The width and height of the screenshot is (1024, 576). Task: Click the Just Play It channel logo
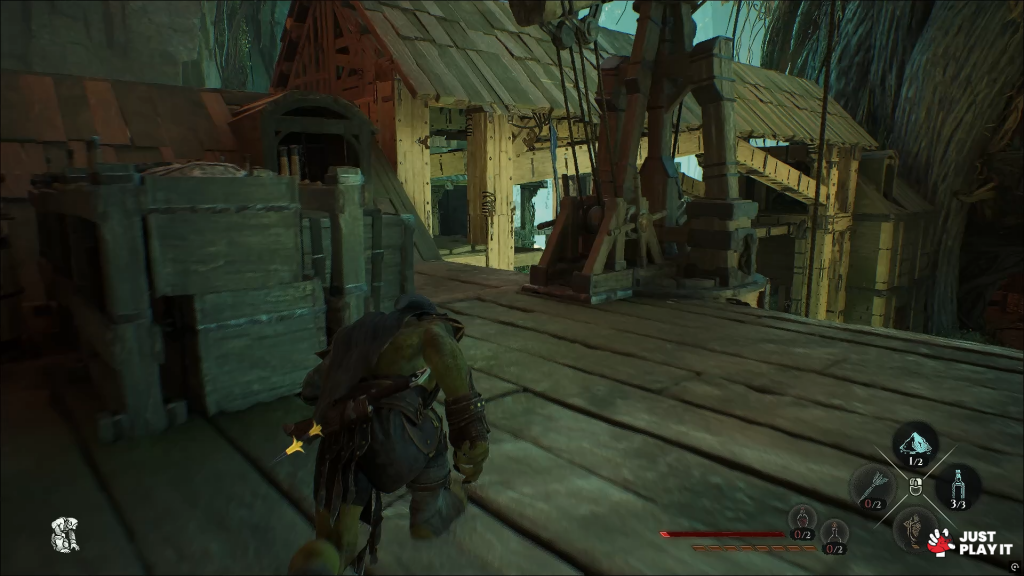point(960,541)
